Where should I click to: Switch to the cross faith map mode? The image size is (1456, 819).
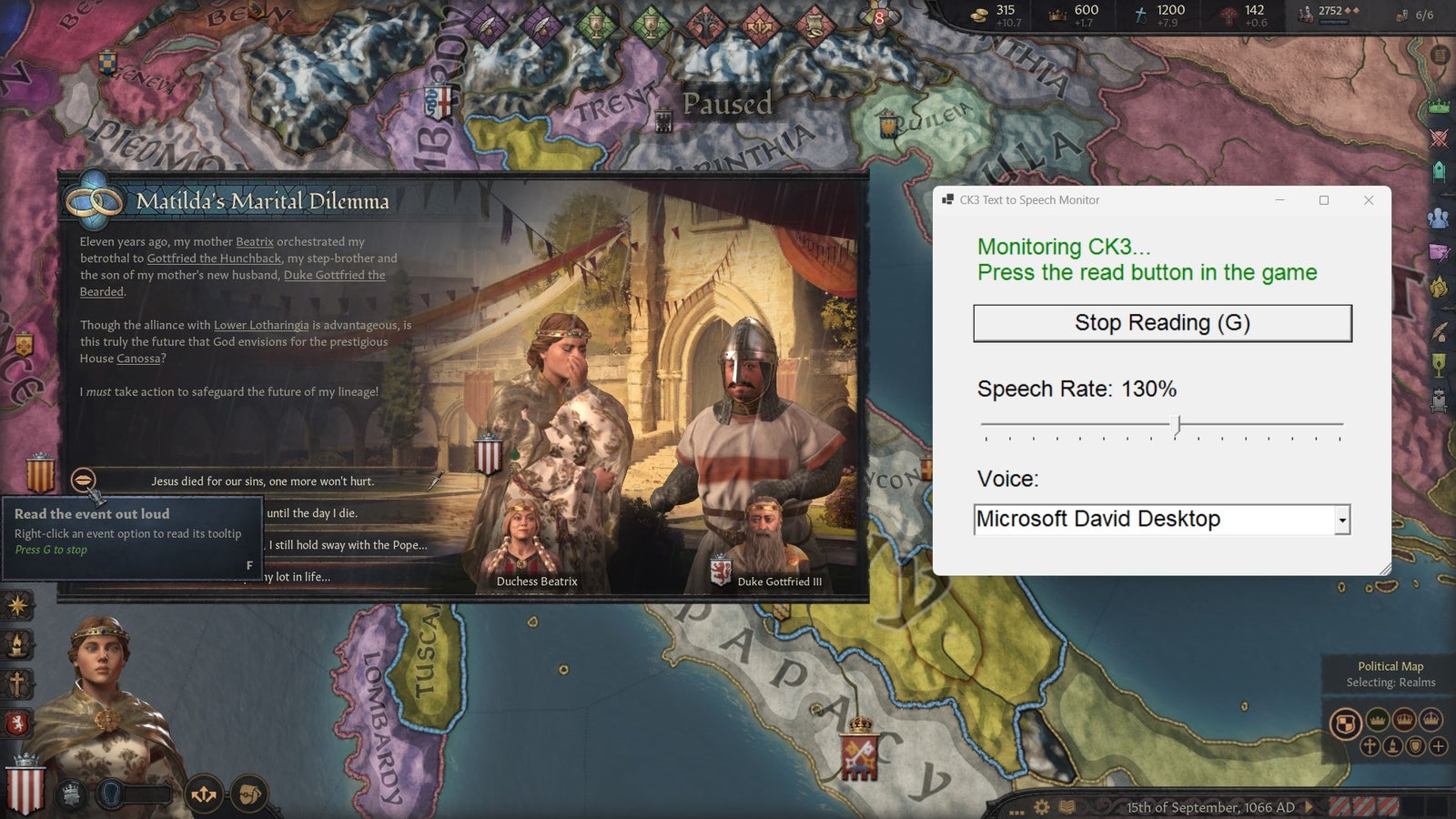1370,746
